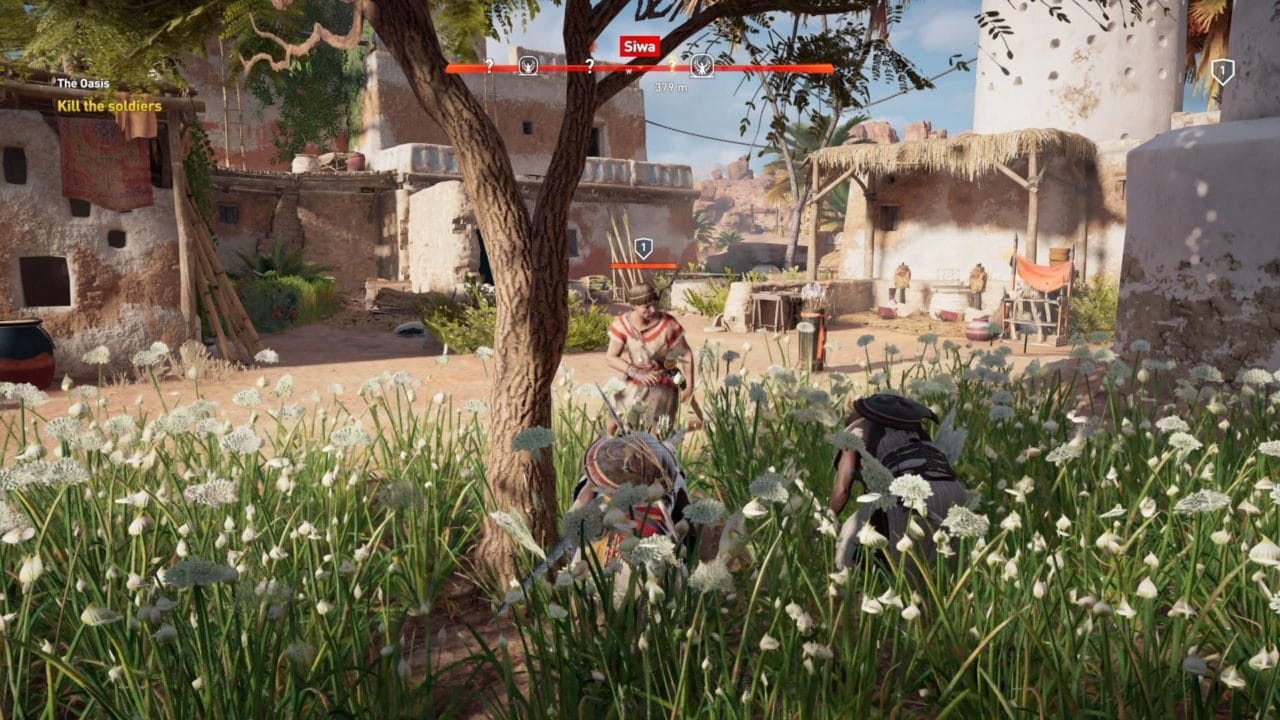Open the quest titled The Oasis
This screenshot has height=720, width=1280.
83,83
